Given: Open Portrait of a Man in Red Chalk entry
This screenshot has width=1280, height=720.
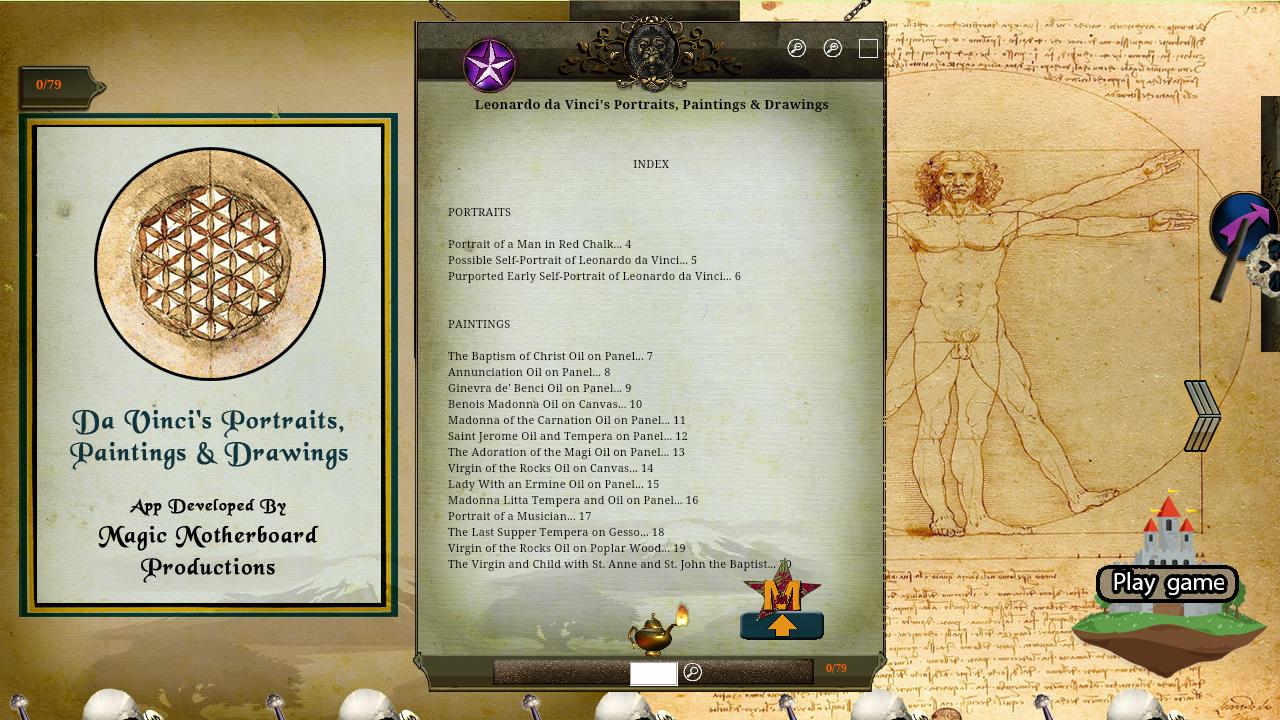Looking at the screenshot, I should point(538,243).
